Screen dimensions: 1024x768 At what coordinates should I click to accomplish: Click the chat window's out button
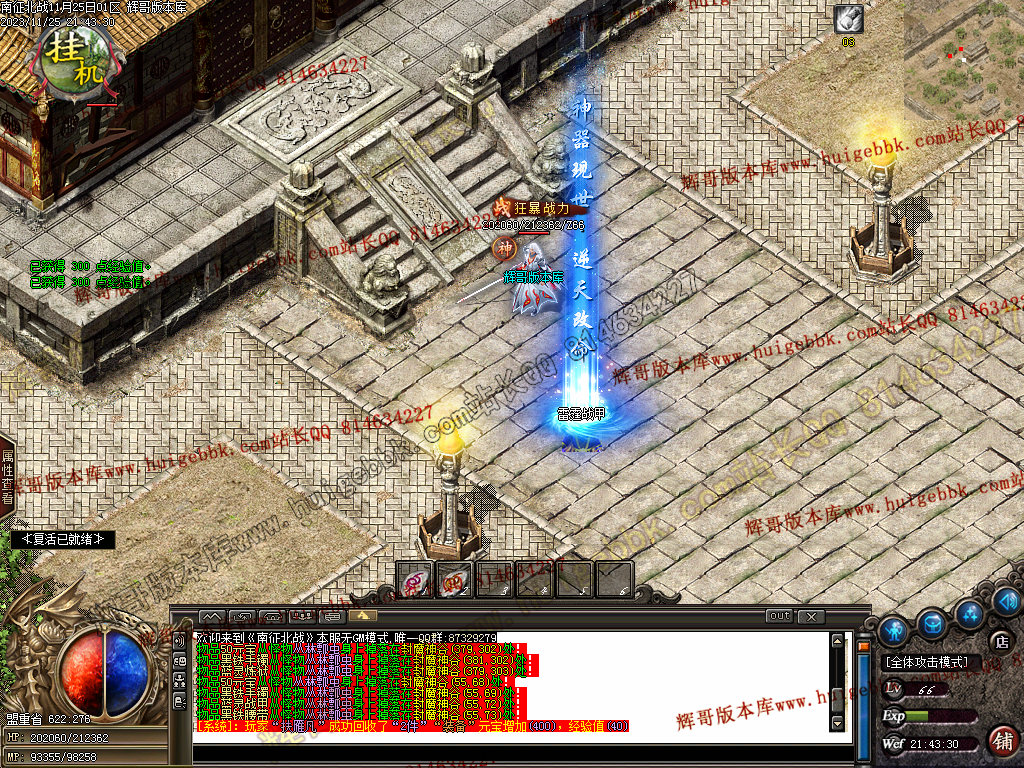click(780, 616)
